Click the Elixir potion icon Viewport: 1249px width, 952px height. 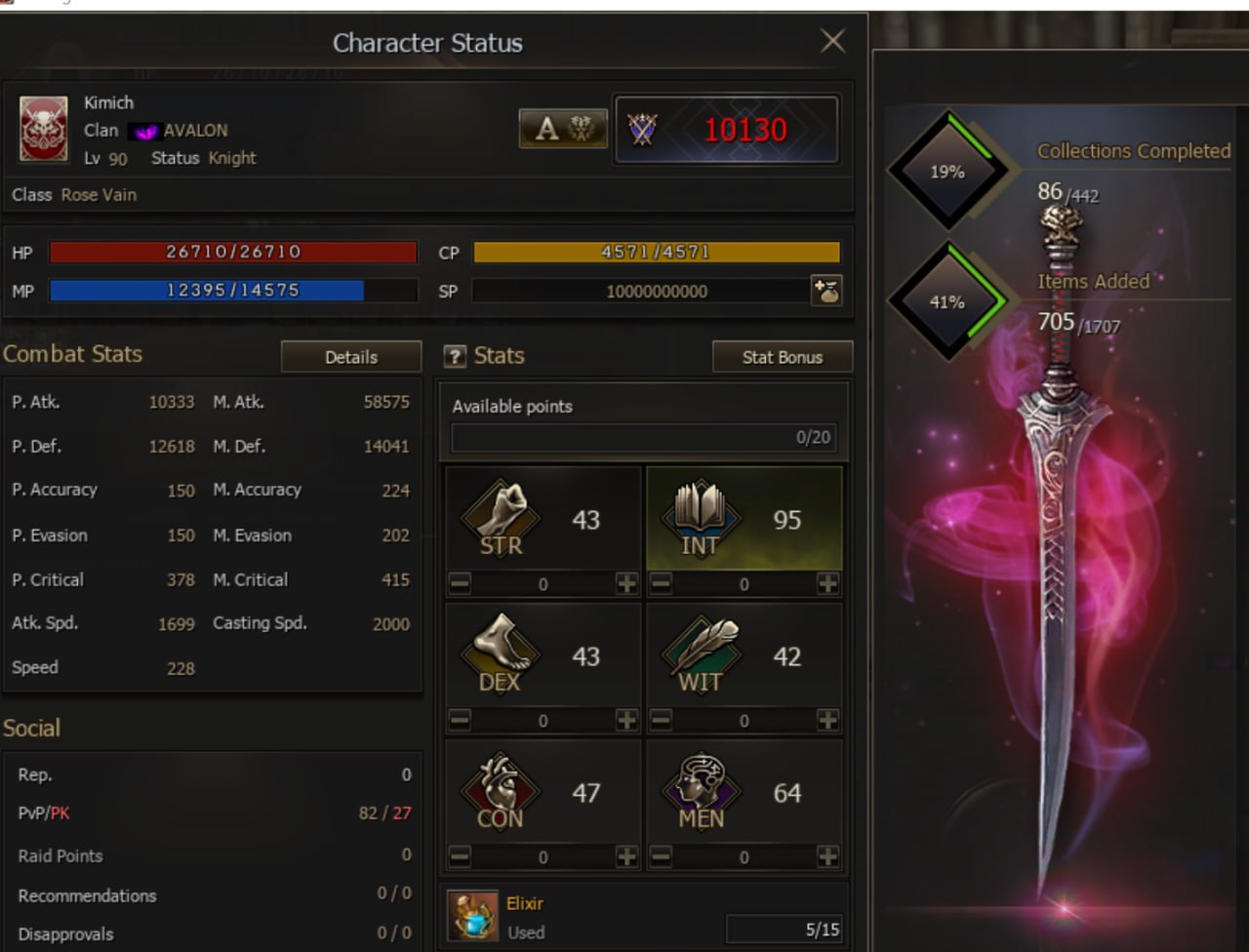(x=474, y=917)
